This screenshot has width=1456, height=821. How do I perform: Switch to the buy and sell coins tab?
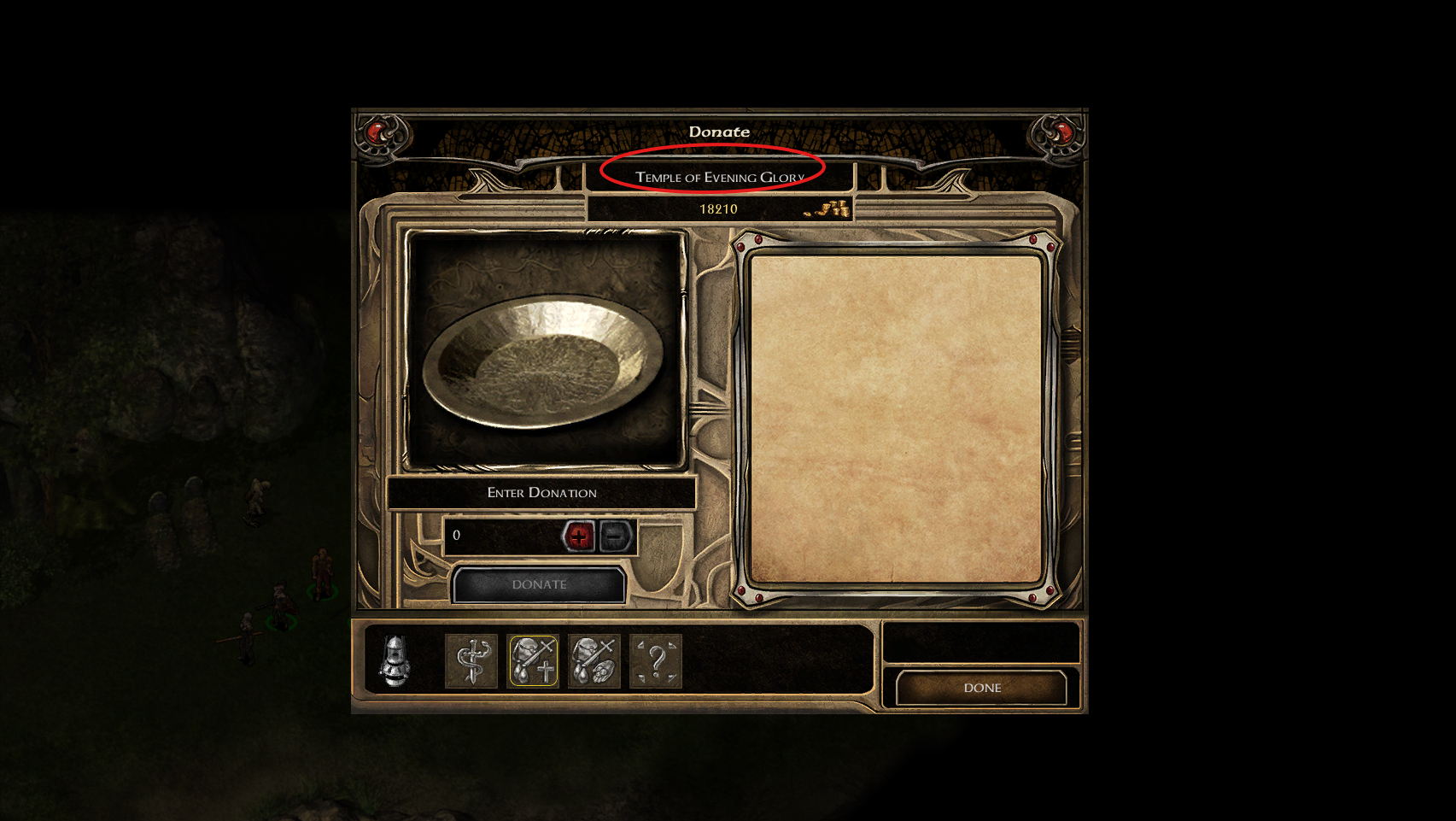pyautogui.click(x=594, y=661)
